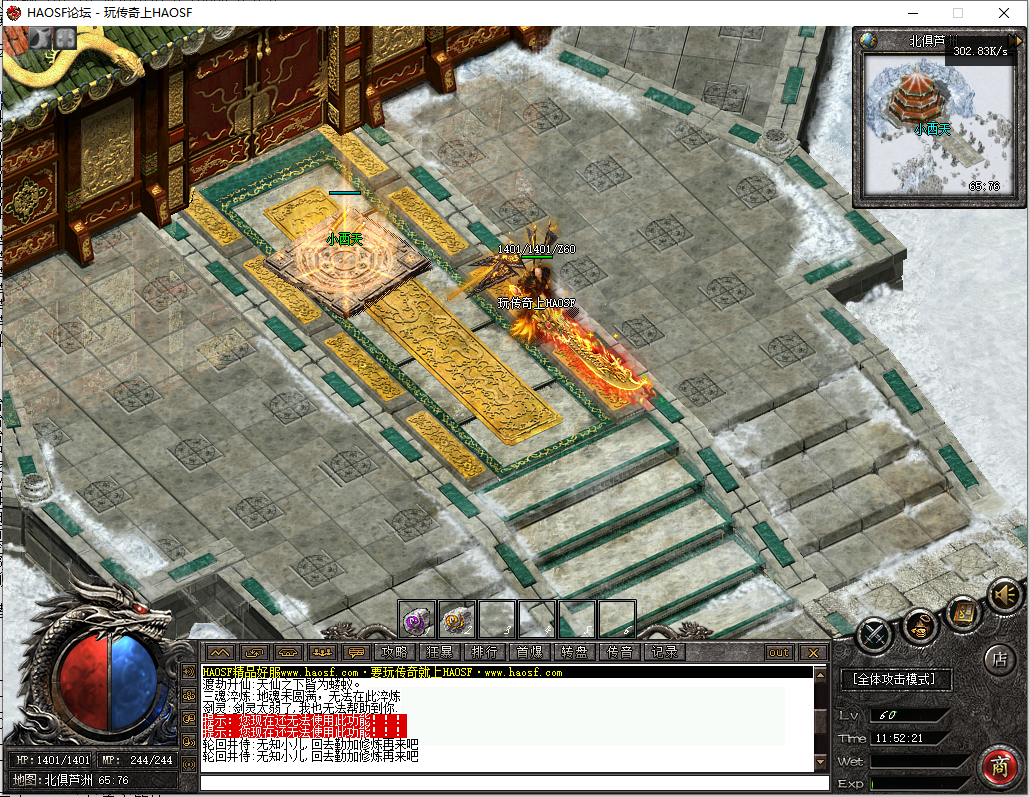
Task: Open the round 店 shop button
Action: click(997, 660)
